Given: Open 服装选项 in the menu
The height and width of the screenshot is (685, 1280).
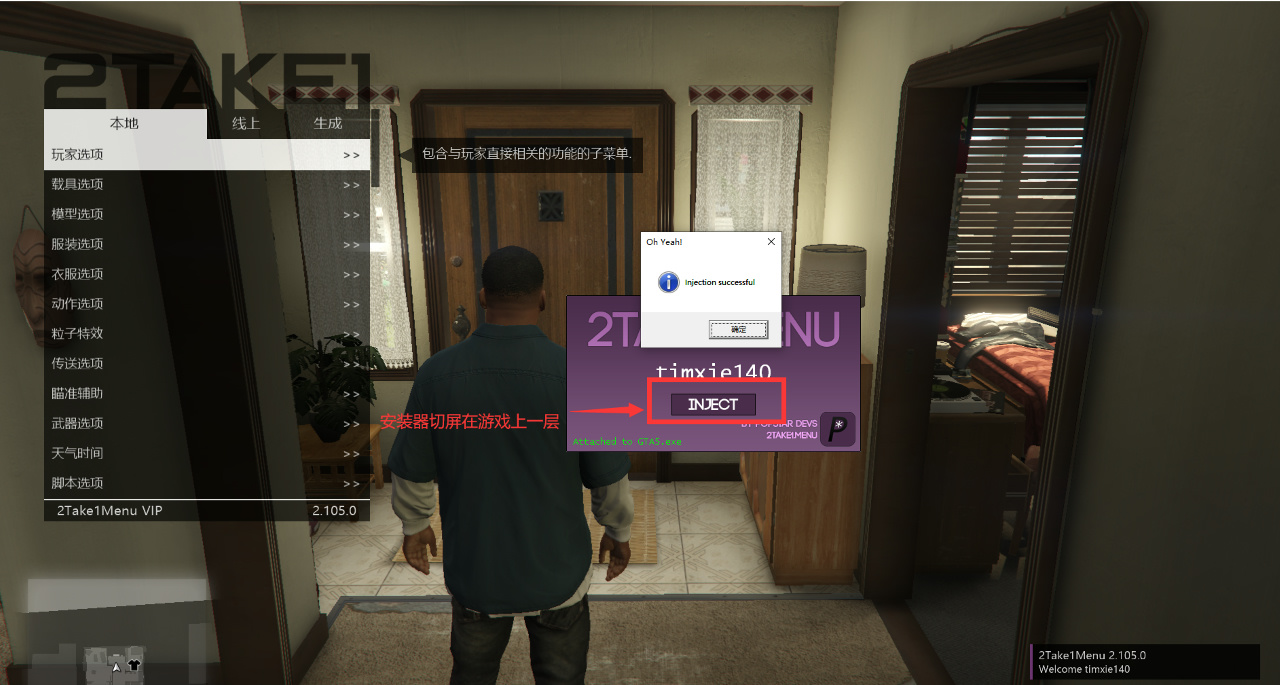Looking at the screenshot, I should pyautogui.click(x=207, y=245).
